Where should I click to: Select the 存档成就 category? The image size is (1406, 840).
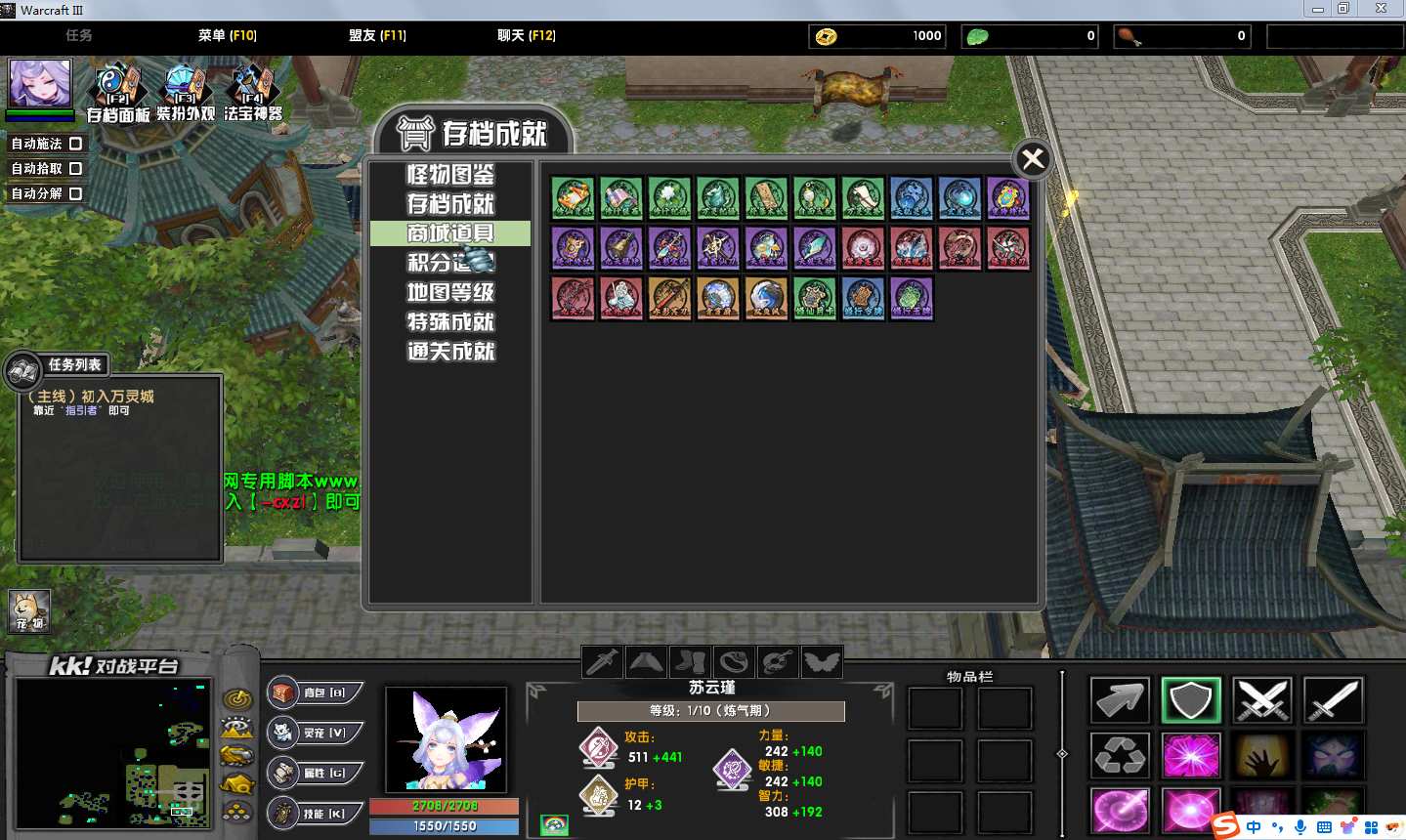pyautogui.click(x=450, y=204)
